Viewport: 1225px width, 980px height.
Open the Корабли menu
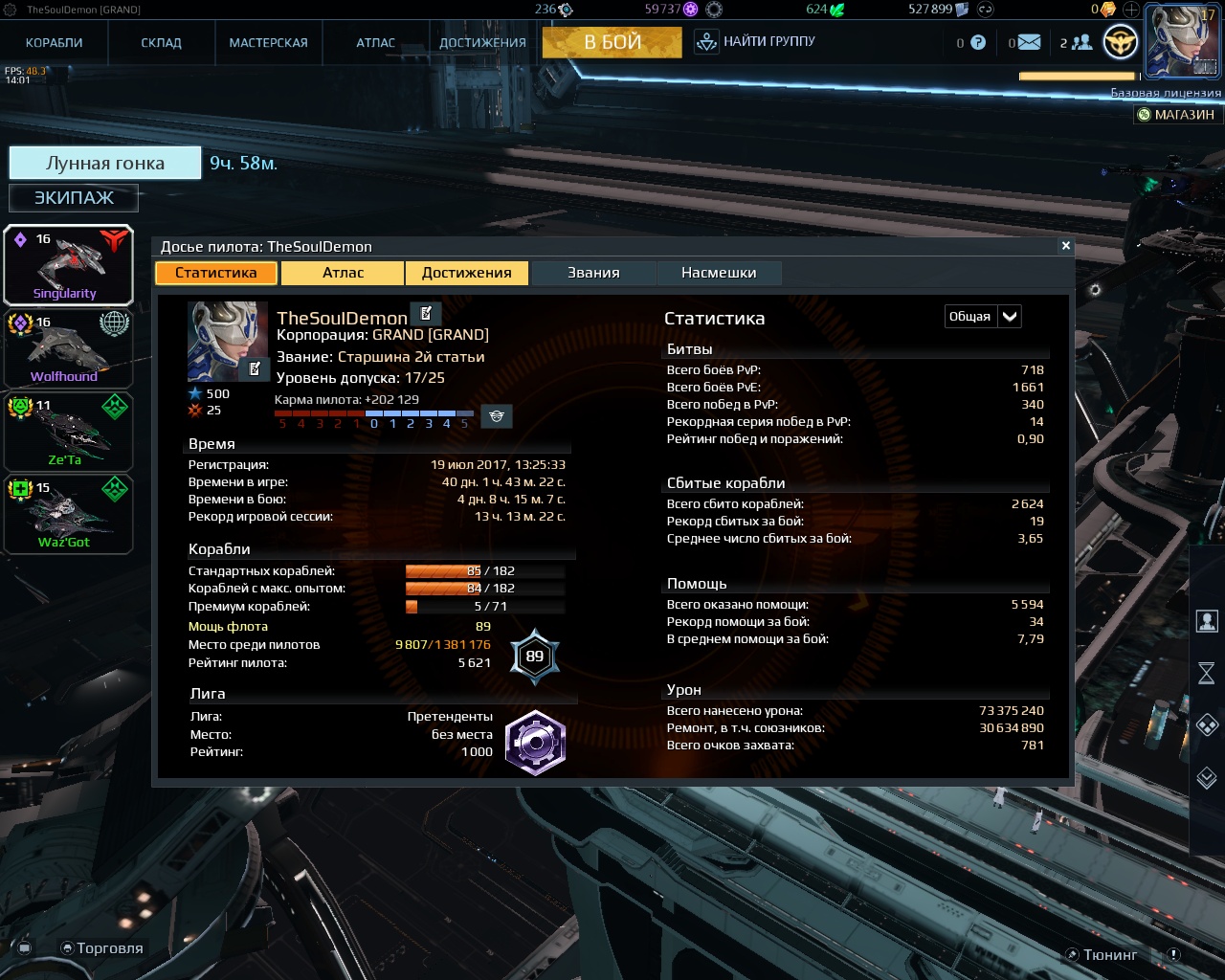(x=55, y=42)
